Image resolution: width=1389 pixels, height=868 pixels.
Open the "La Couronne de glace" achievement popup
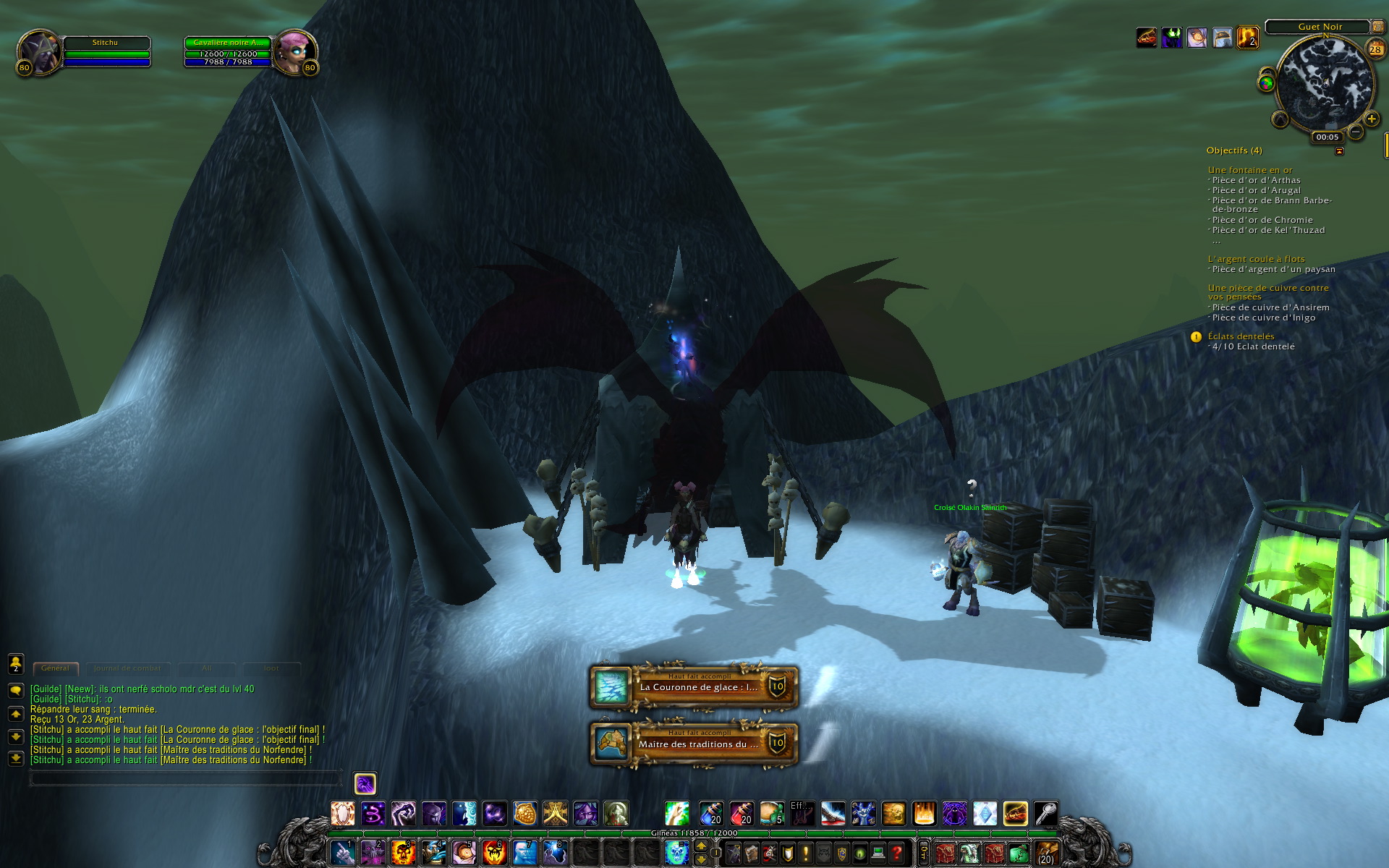(694, 686)
